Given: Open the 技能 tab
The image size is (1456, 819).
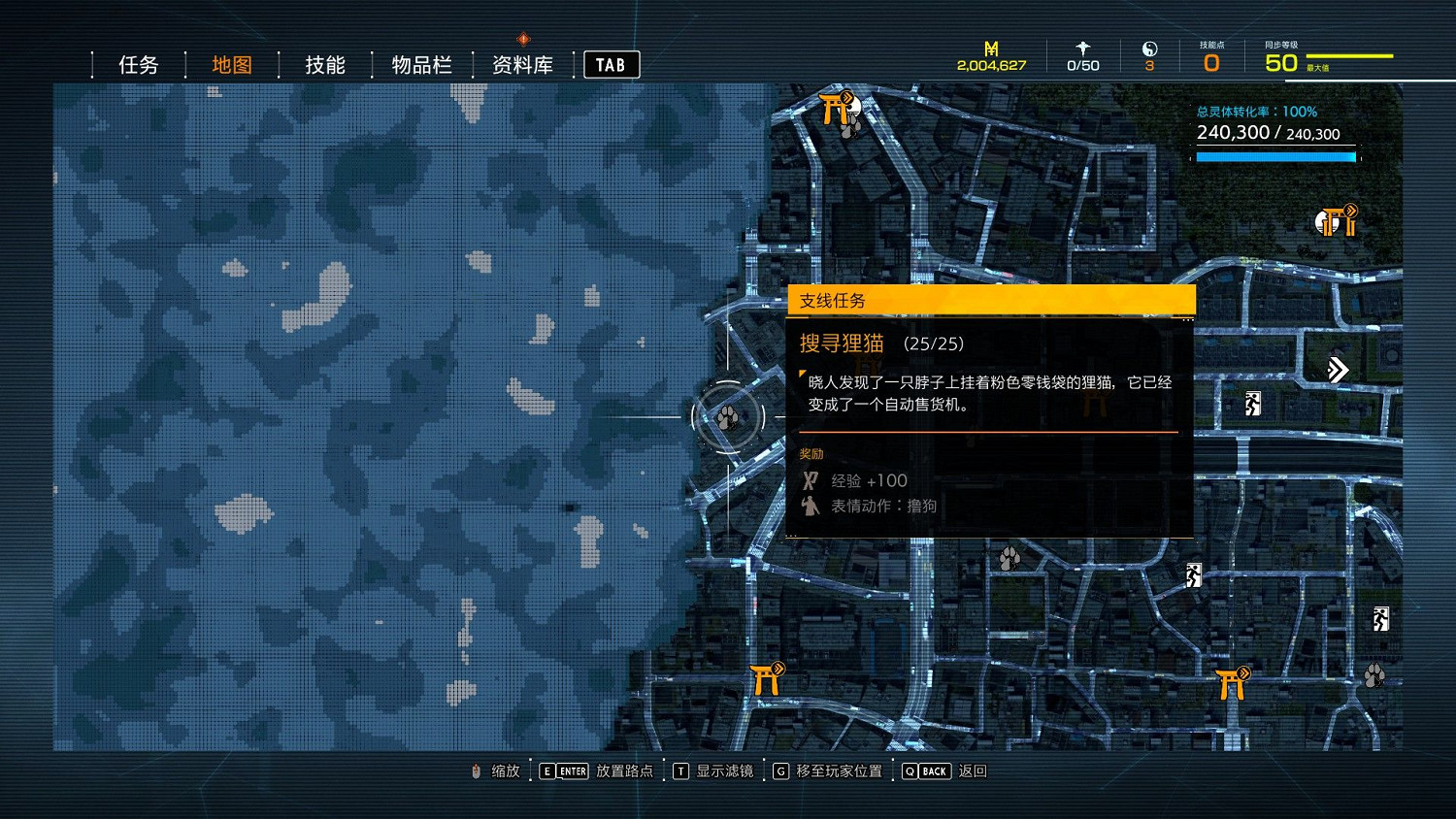Looking at the screenshot, I should pos(323,63).
